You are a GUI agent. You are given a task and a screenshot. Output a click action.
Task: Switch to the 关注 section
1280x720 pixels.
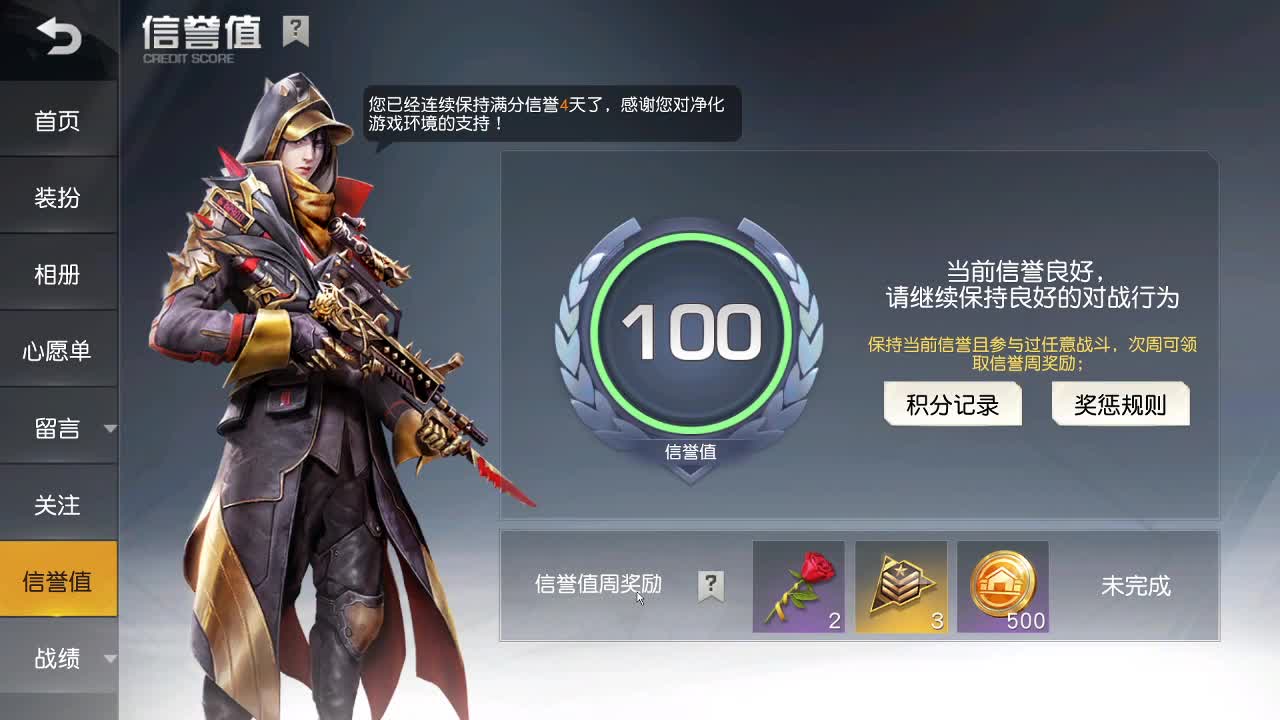point(59,505)
